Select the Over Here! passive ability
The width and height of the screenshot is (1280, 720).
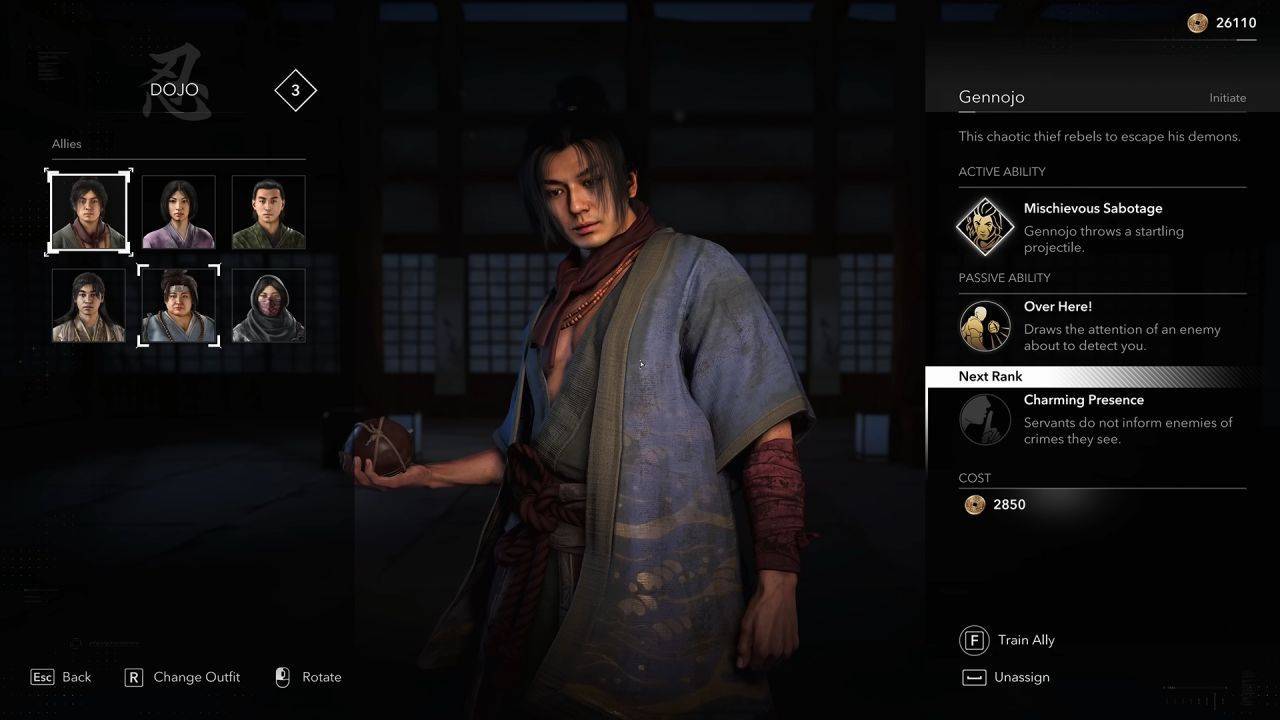coord(985,326)
